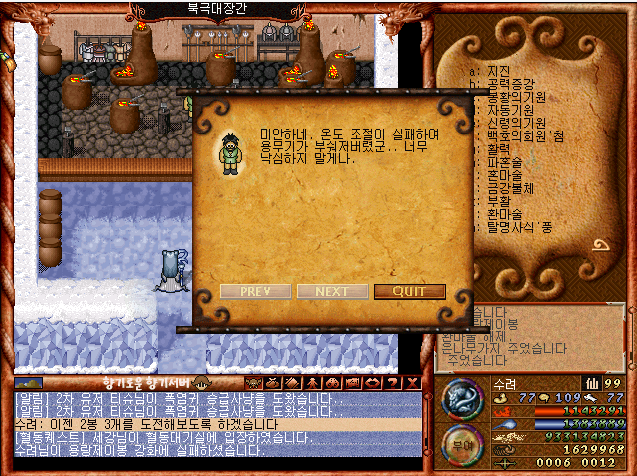Open help with the question mark icon
Screen dimensions: 637x476
(x=391, y=381)
